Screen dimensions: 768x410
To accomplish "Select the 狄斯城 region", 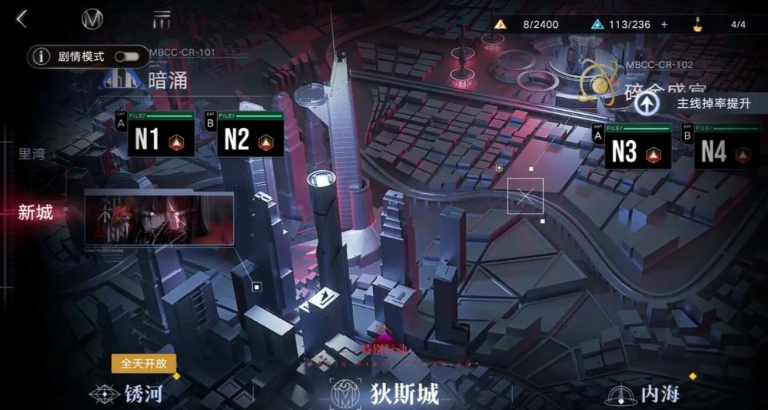I will tap(387, 393).
